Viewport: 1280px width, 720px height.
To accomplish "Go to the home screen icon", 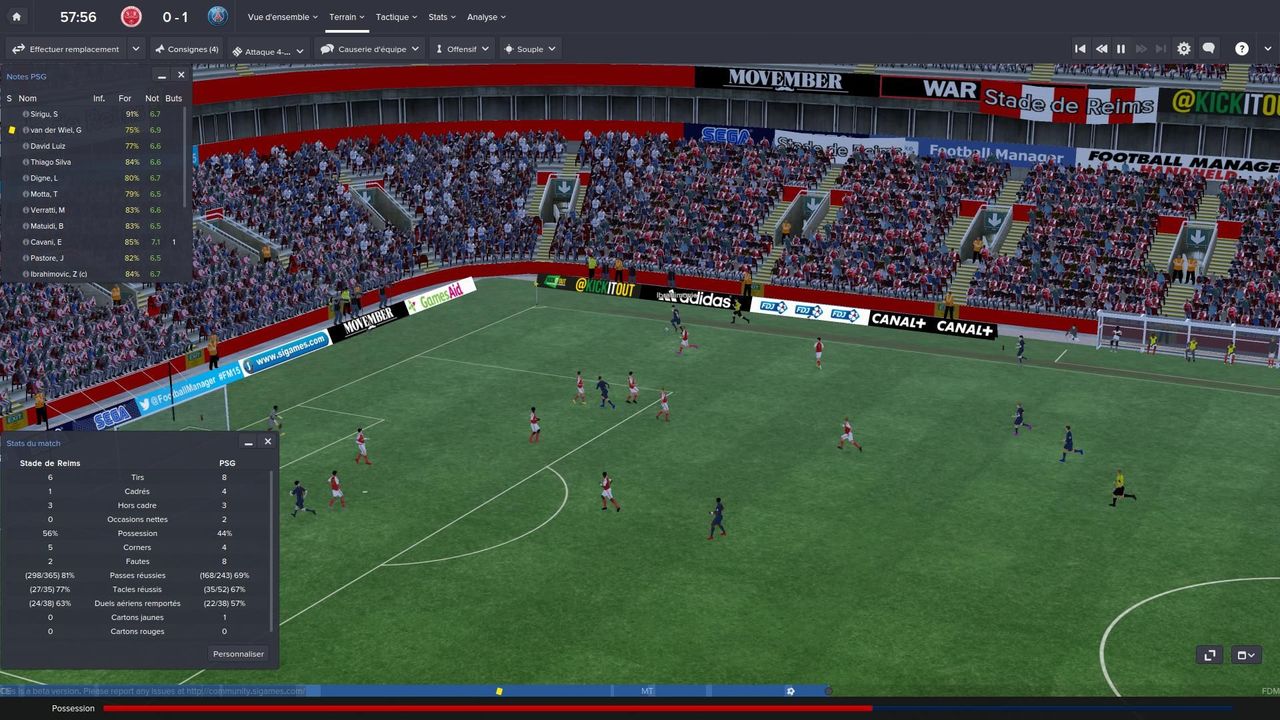I will click(16, 17).
